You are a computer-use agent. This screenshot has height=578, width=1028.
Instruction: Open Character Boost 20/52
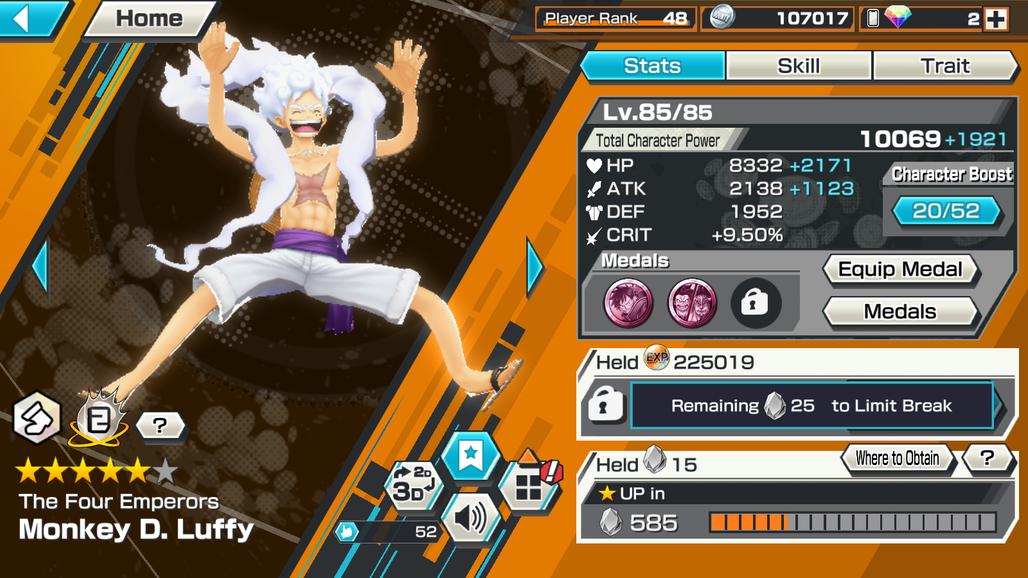click(x=946, y=210)
